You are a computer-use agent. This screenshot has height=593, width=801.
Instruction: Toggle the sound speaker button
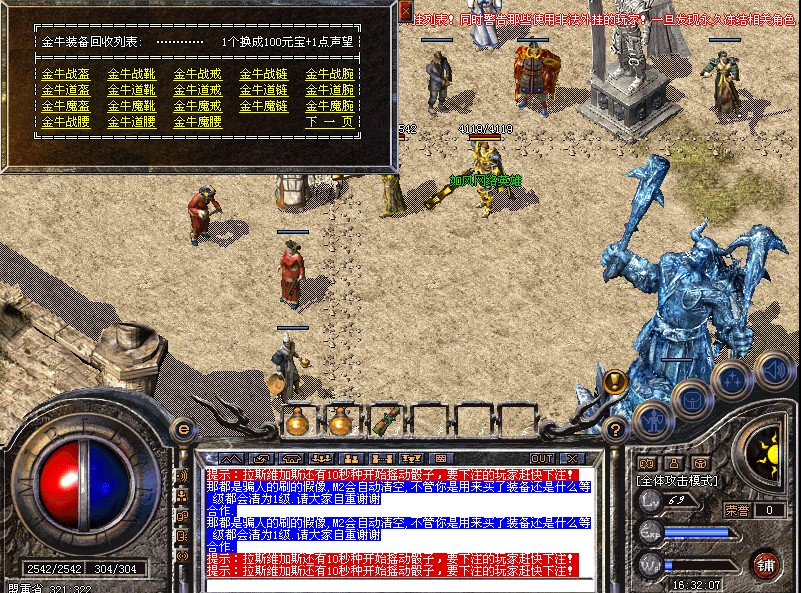[x=772, y=369]
